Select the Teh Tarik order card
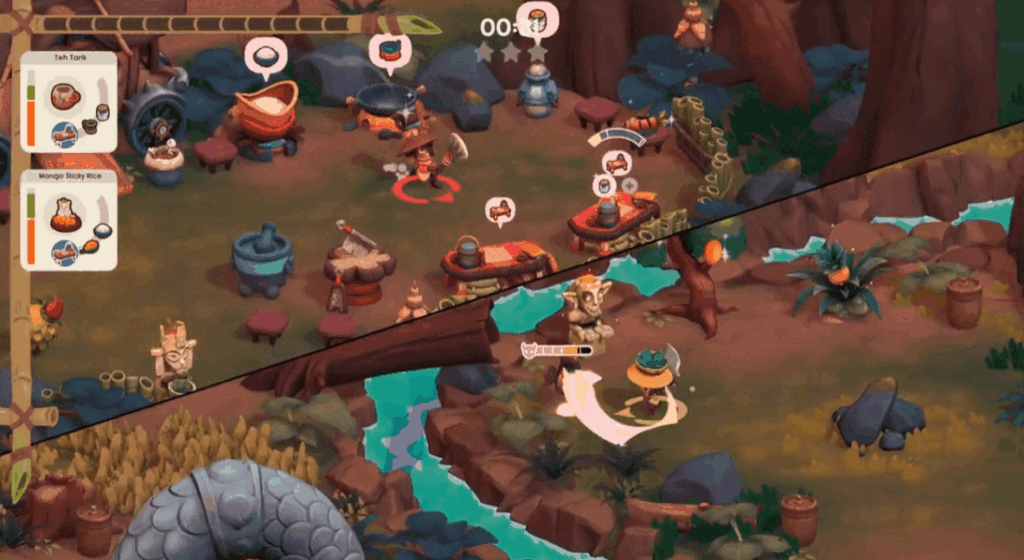1024x560 pixels. (68, 102)
